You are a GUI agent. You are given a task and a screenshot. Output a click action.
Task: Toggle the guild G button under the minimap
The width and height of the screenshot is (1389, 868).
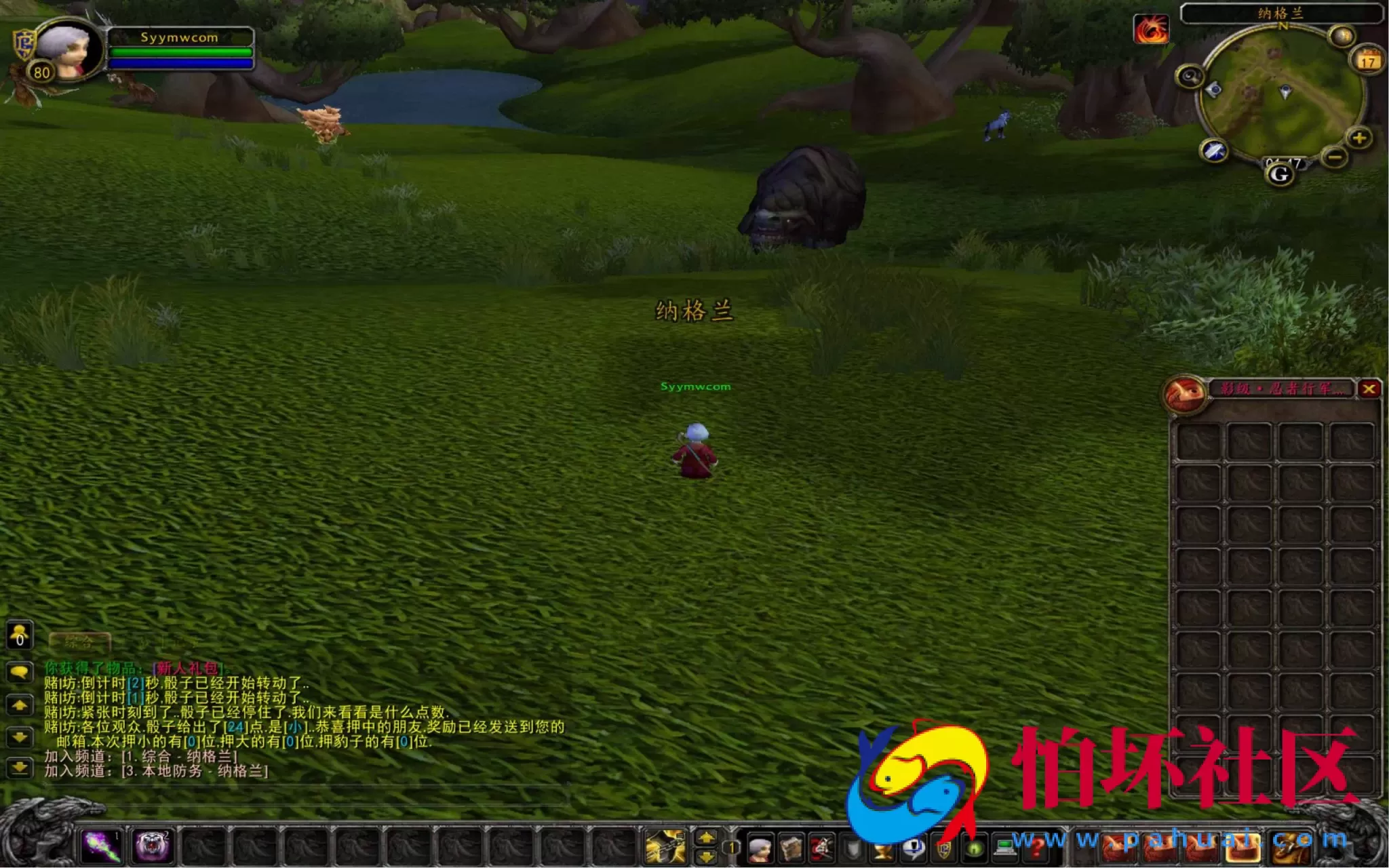[x=1280, y=175]
